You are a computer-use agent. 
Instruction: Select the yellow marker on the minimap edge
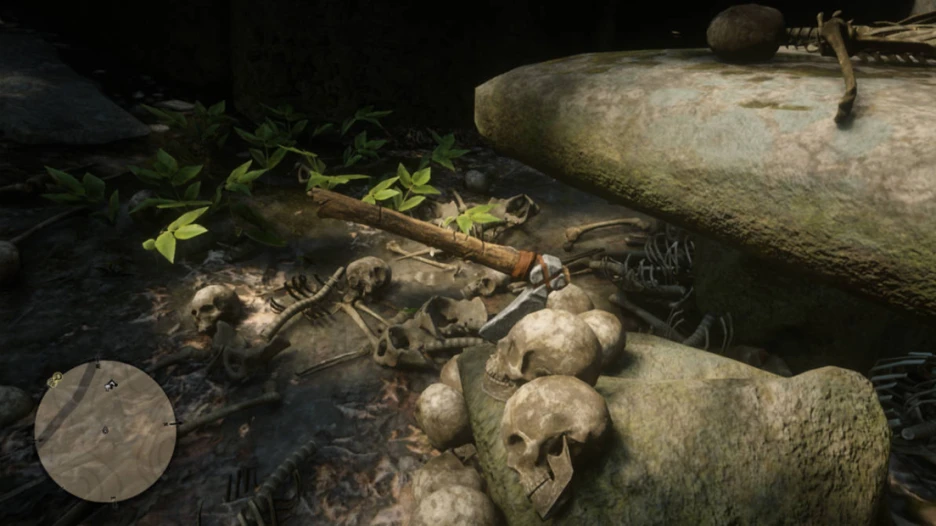(x=54, y=379)
